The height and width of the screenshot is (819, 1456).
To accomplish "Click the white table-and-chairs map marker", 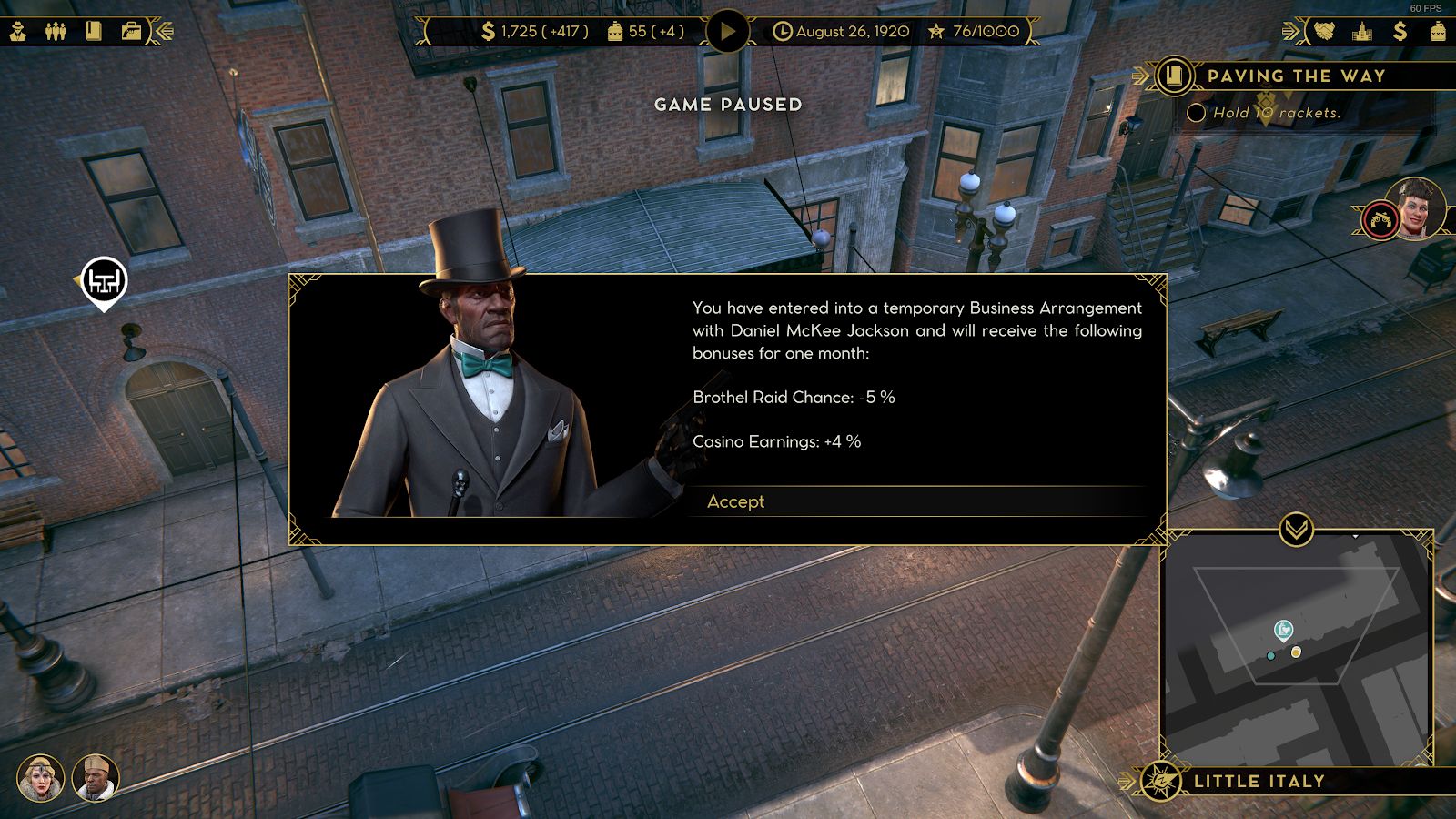I will 104,281.
